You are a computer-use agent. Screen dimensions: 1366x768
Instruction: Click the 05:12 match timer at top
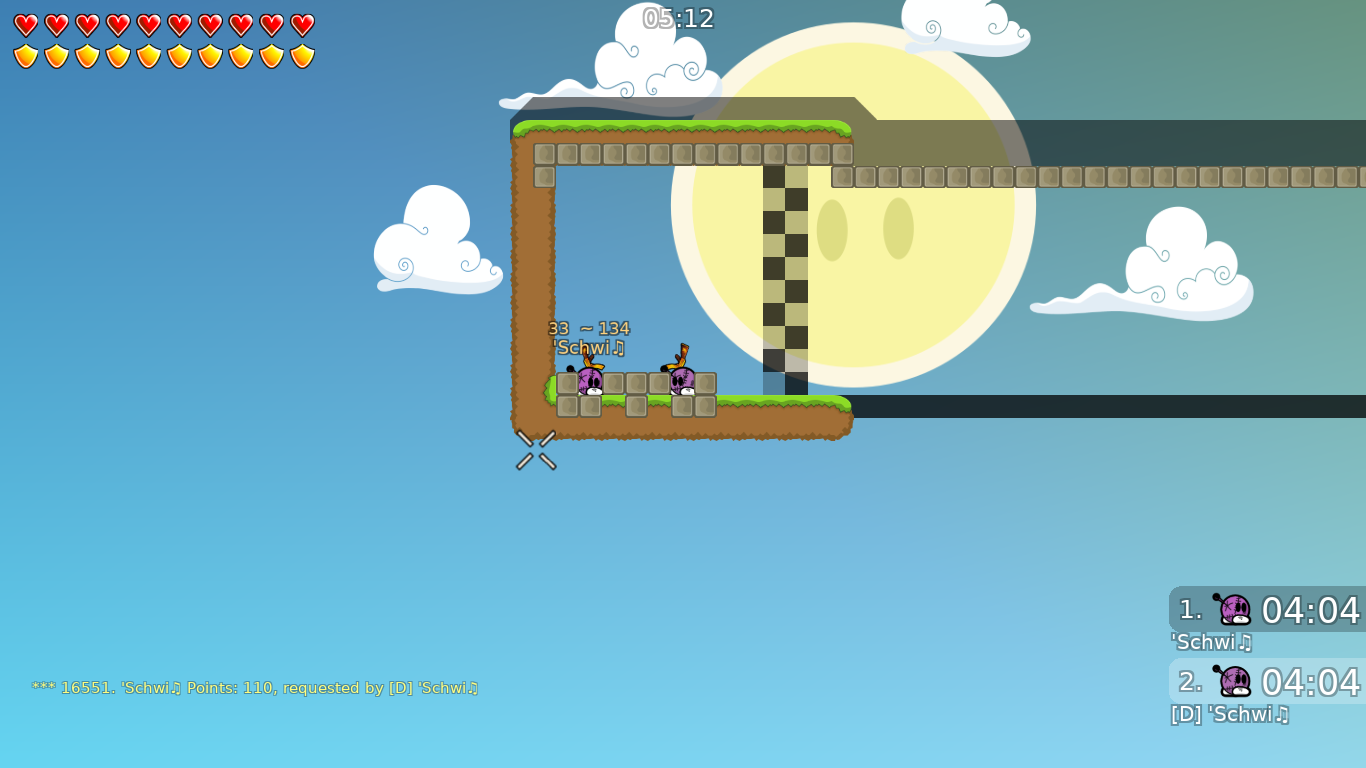coord(678,17)
